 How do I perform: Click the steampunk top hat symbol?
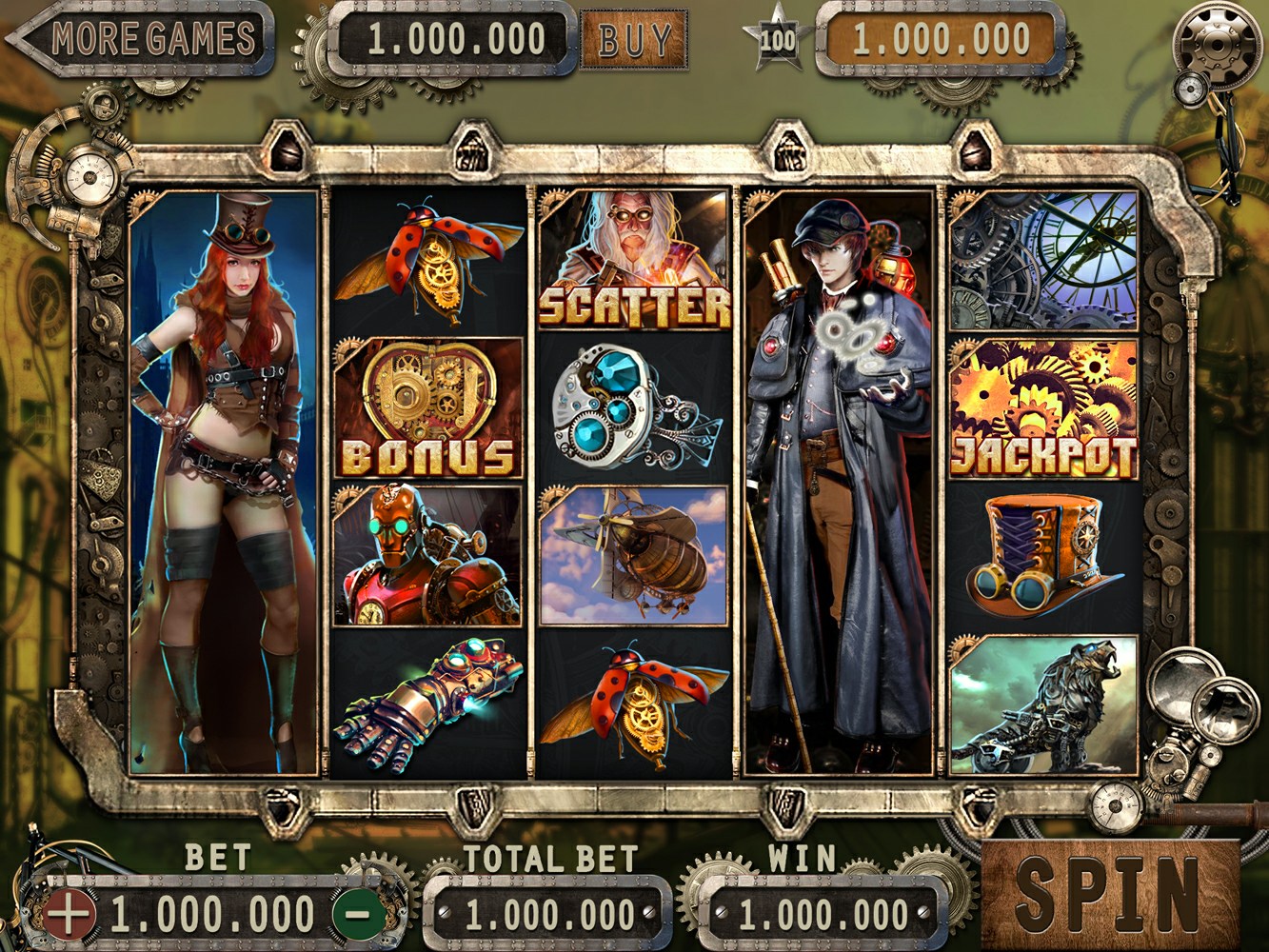pos(1043,552)
